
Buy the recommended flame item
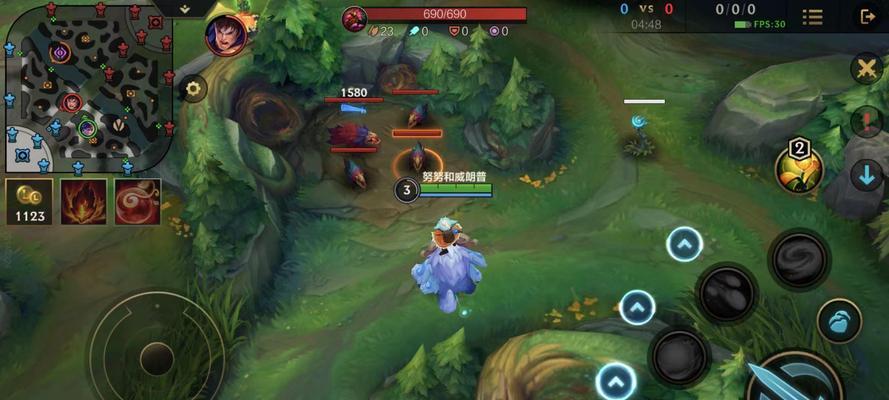(84, 201)
